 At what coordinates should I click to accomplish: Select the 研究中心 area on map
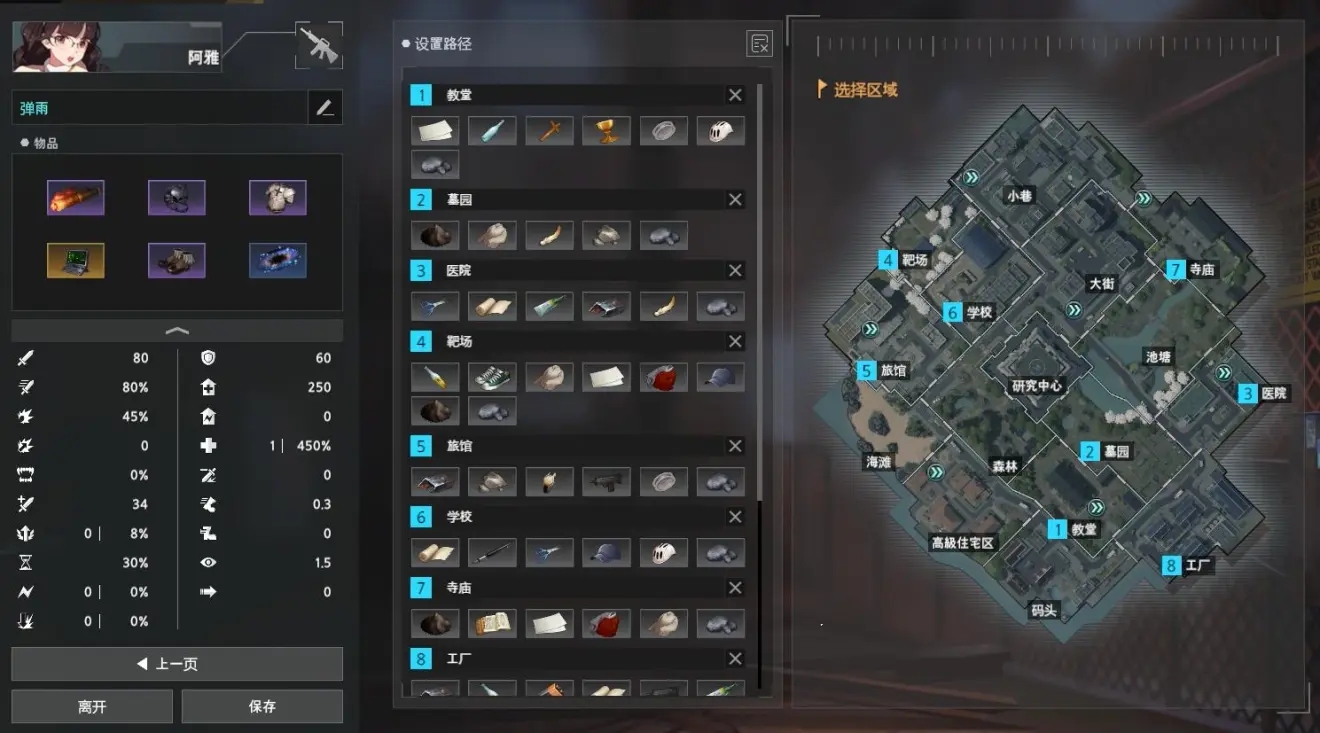tap(1037, 385)
